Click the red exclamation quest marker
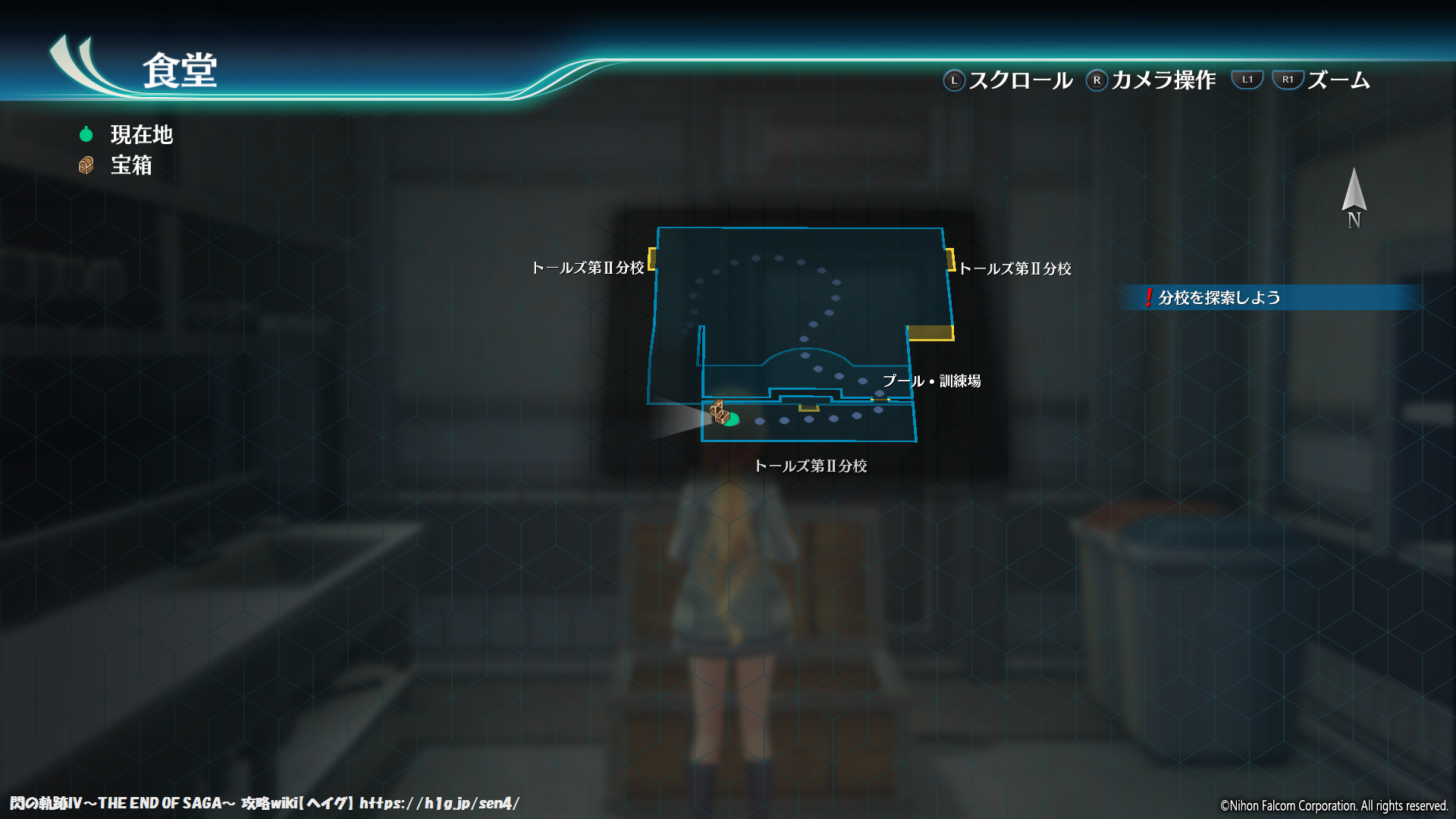 pyautogui.click(x=1149, y=298)
